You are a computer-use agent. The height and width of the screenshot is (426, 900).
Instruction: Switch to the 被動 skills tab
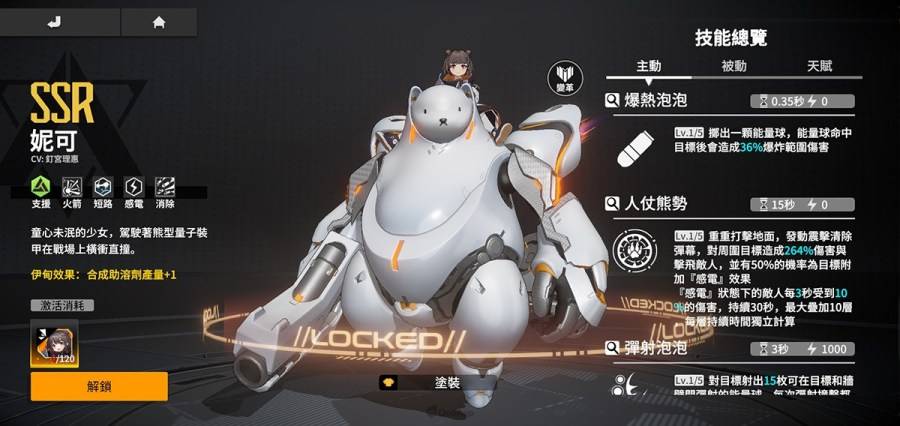(x=734, y=67)
